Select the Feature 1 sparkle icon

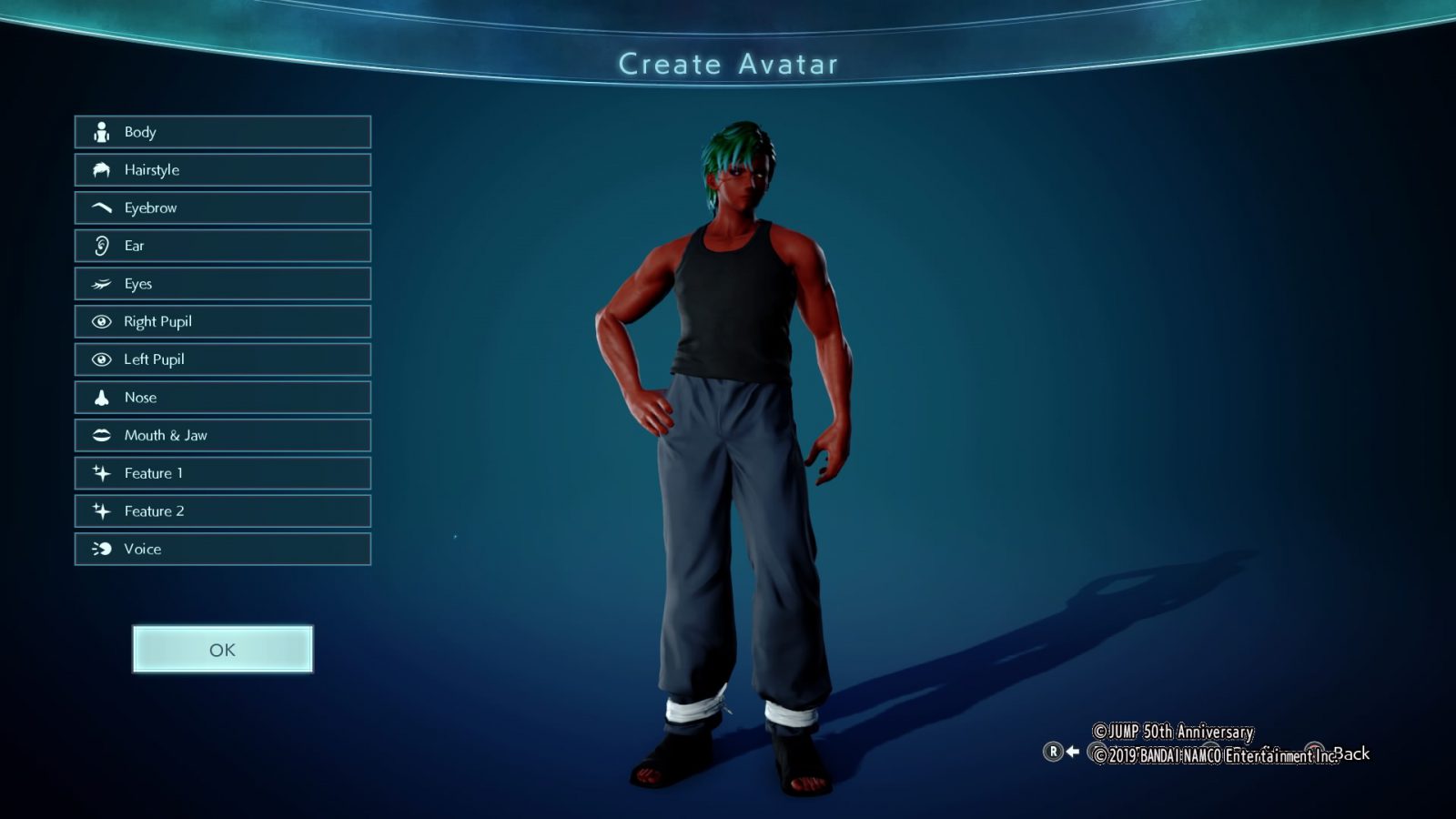click(x=100, y=473)
